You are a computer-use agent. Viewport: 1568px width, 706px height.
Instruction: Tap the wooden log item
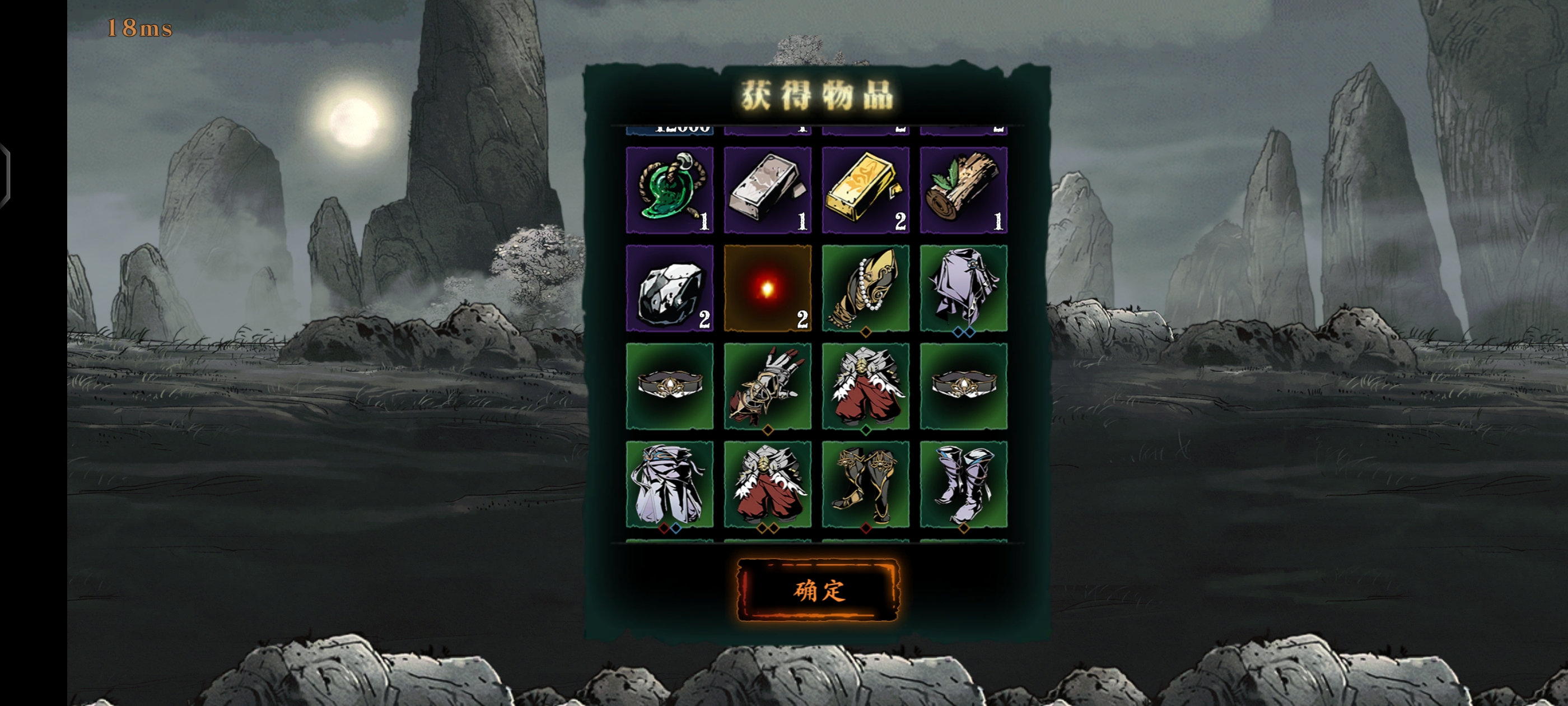[x=964, y=189]
